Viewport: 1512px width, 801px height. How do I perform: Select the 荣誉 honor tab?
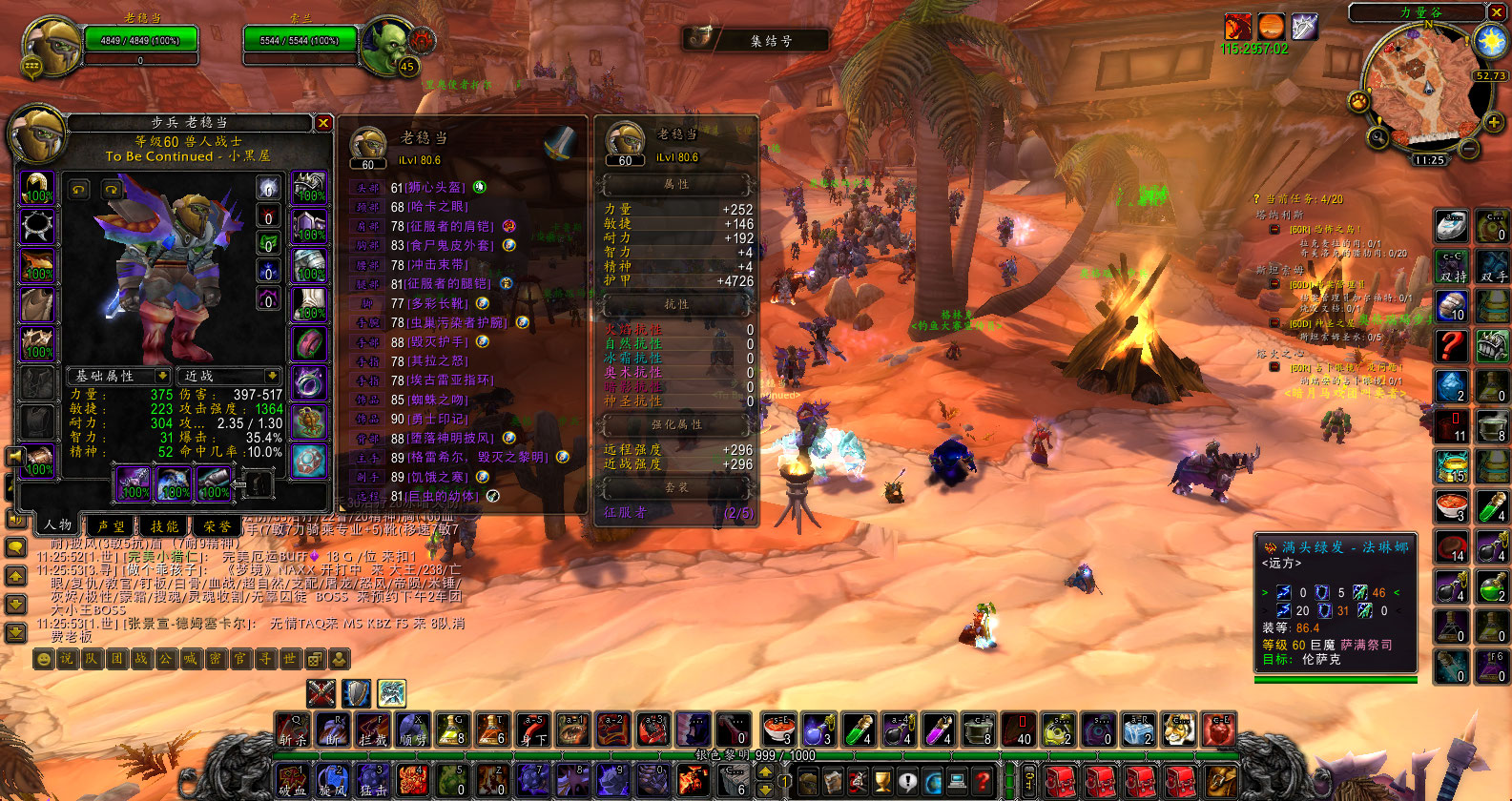(217, 525)
